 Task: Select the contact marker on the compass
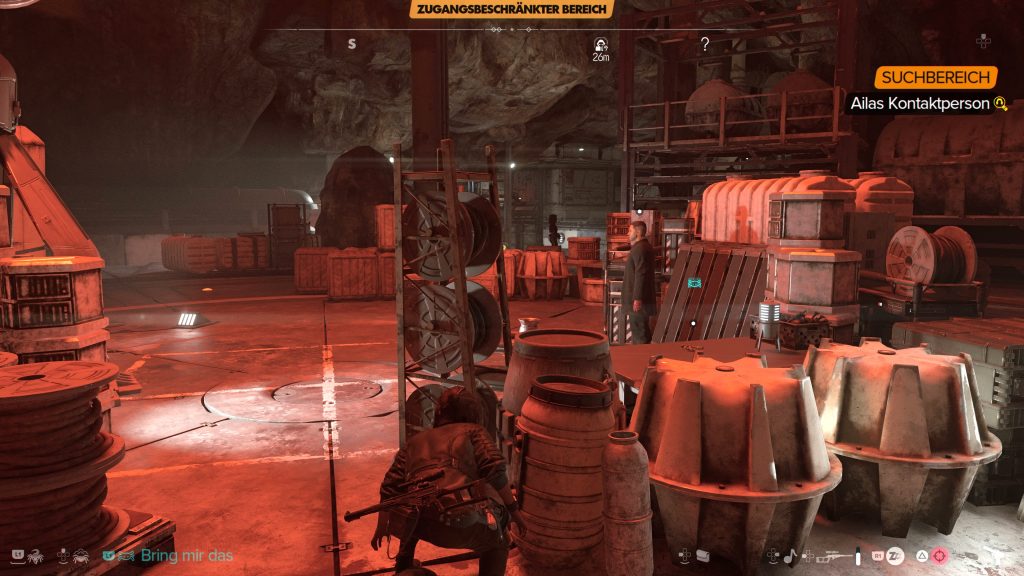[600, 45]
